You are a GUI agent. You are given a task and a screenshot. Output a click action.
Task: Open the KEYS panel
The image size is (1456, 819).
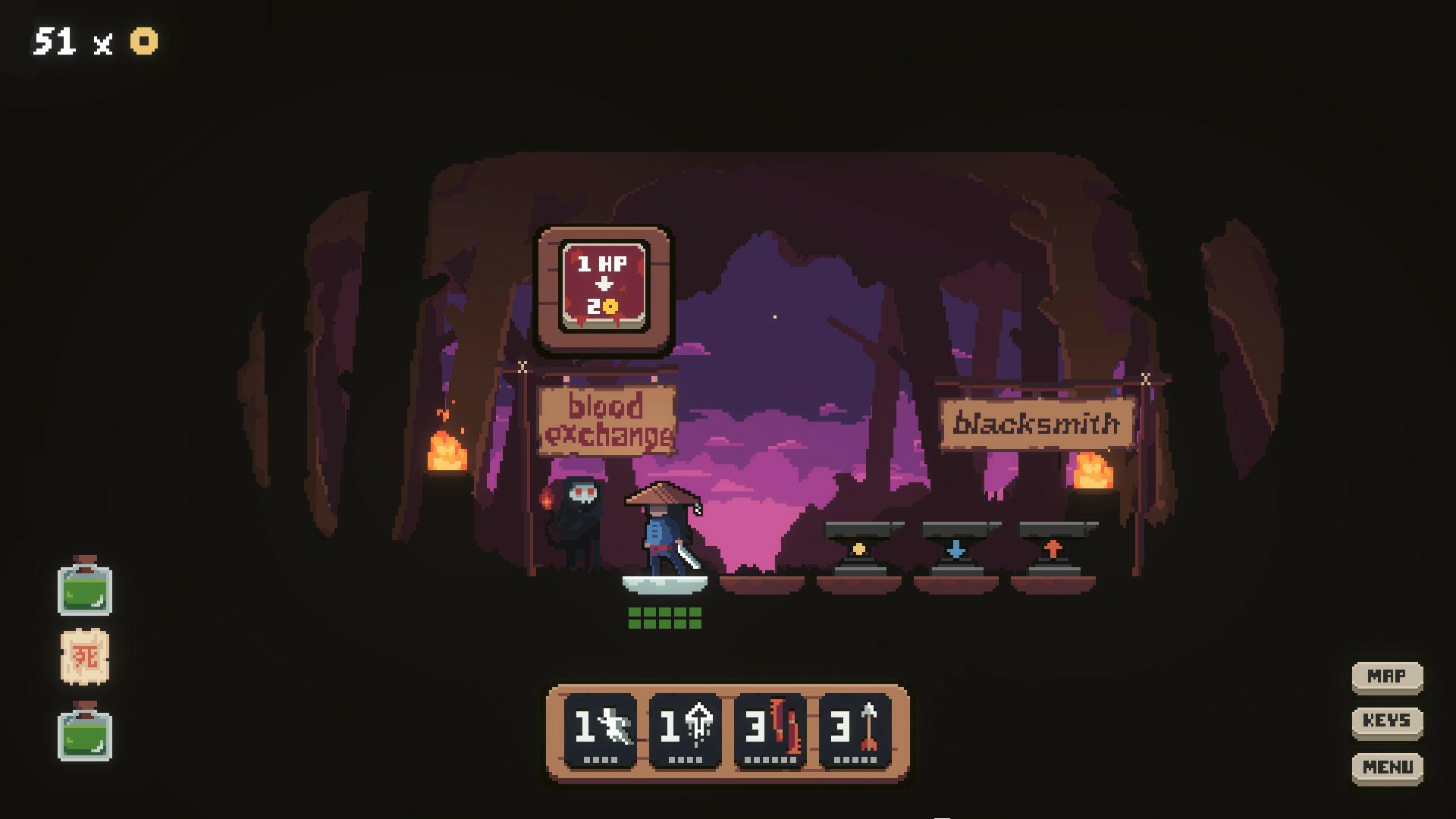coord(1387,721)
